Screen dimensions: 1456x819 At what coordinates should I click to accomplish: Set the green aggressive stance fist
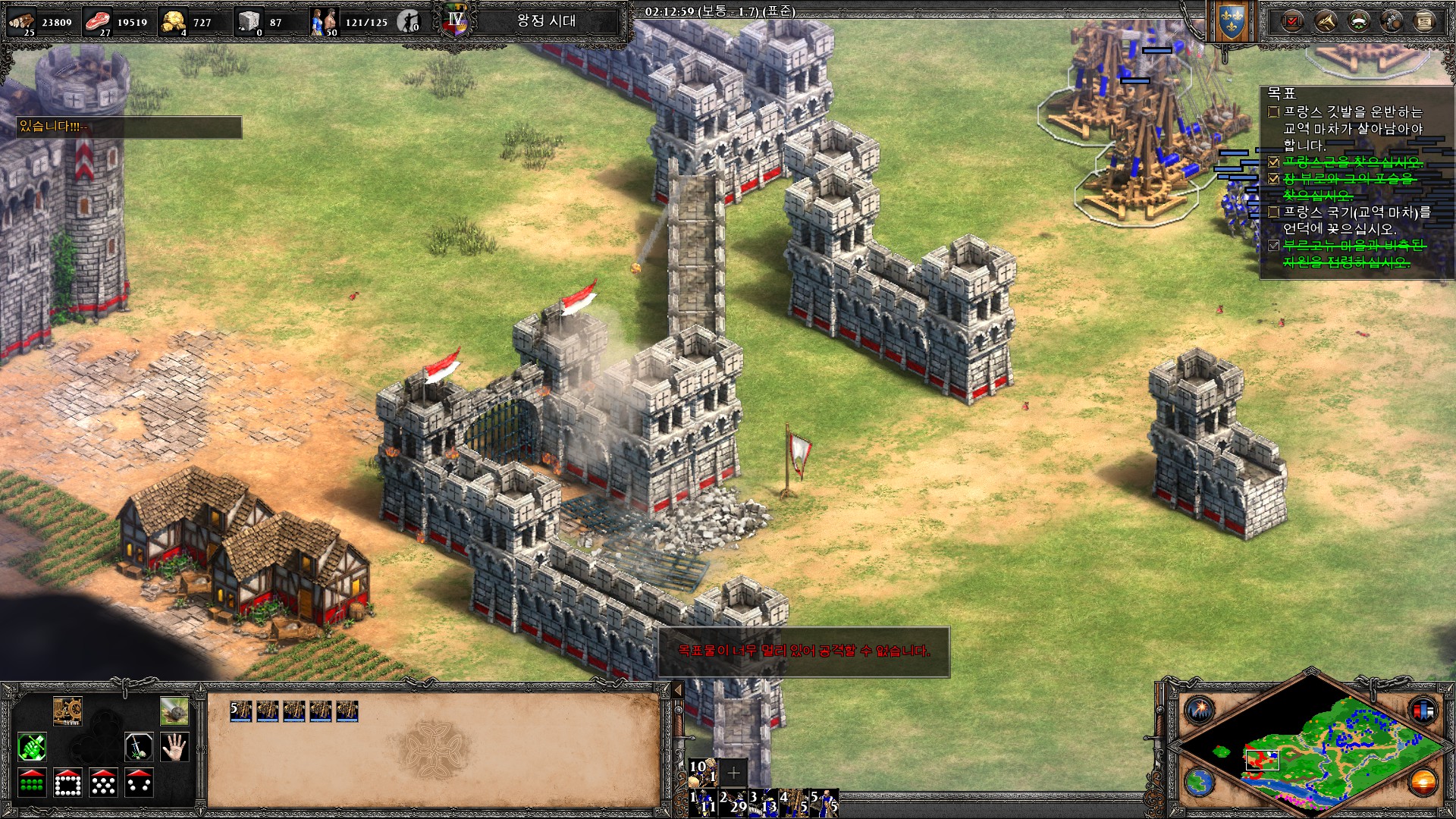click(32, 747)
